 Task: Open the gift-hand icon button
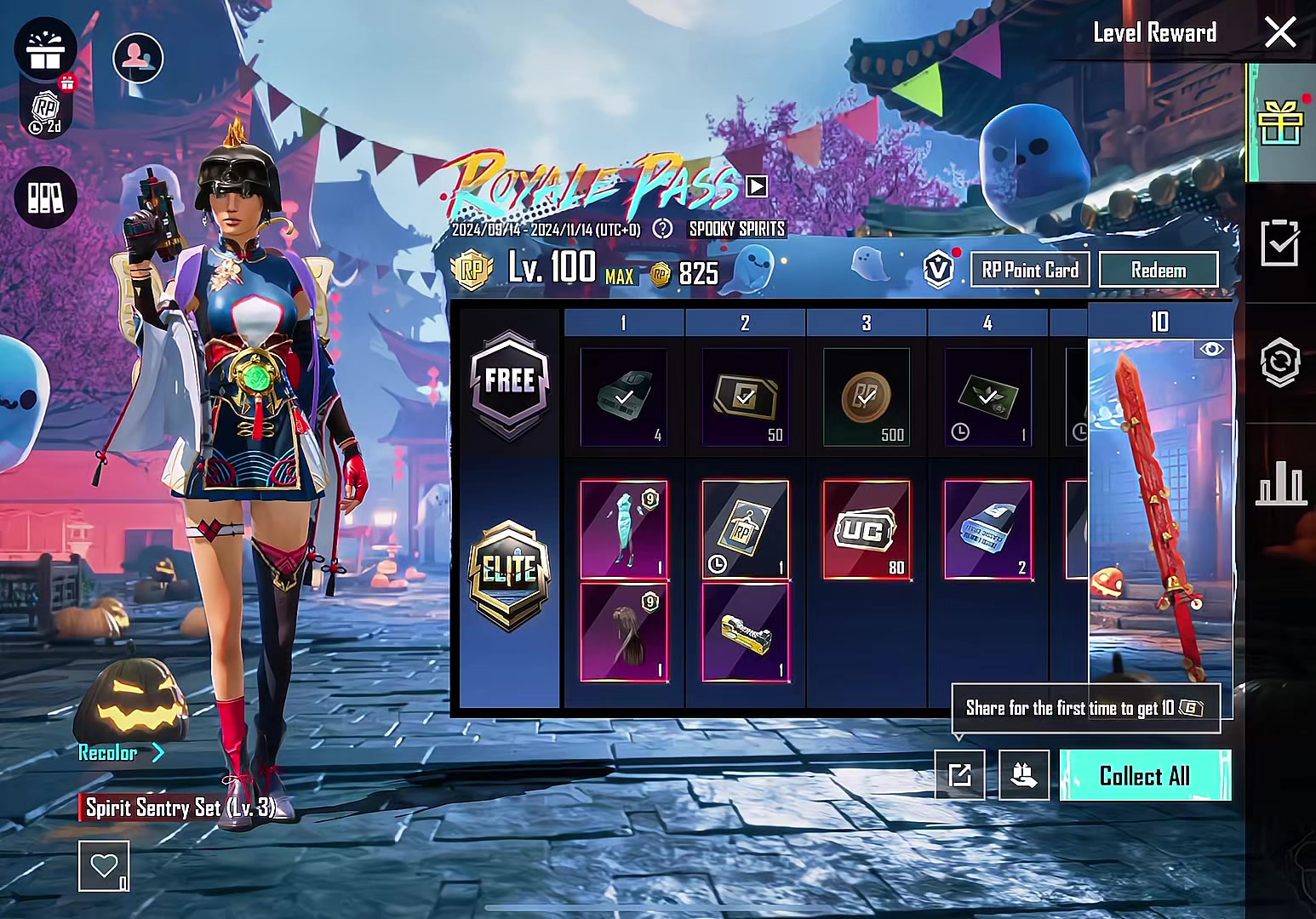1023,774
